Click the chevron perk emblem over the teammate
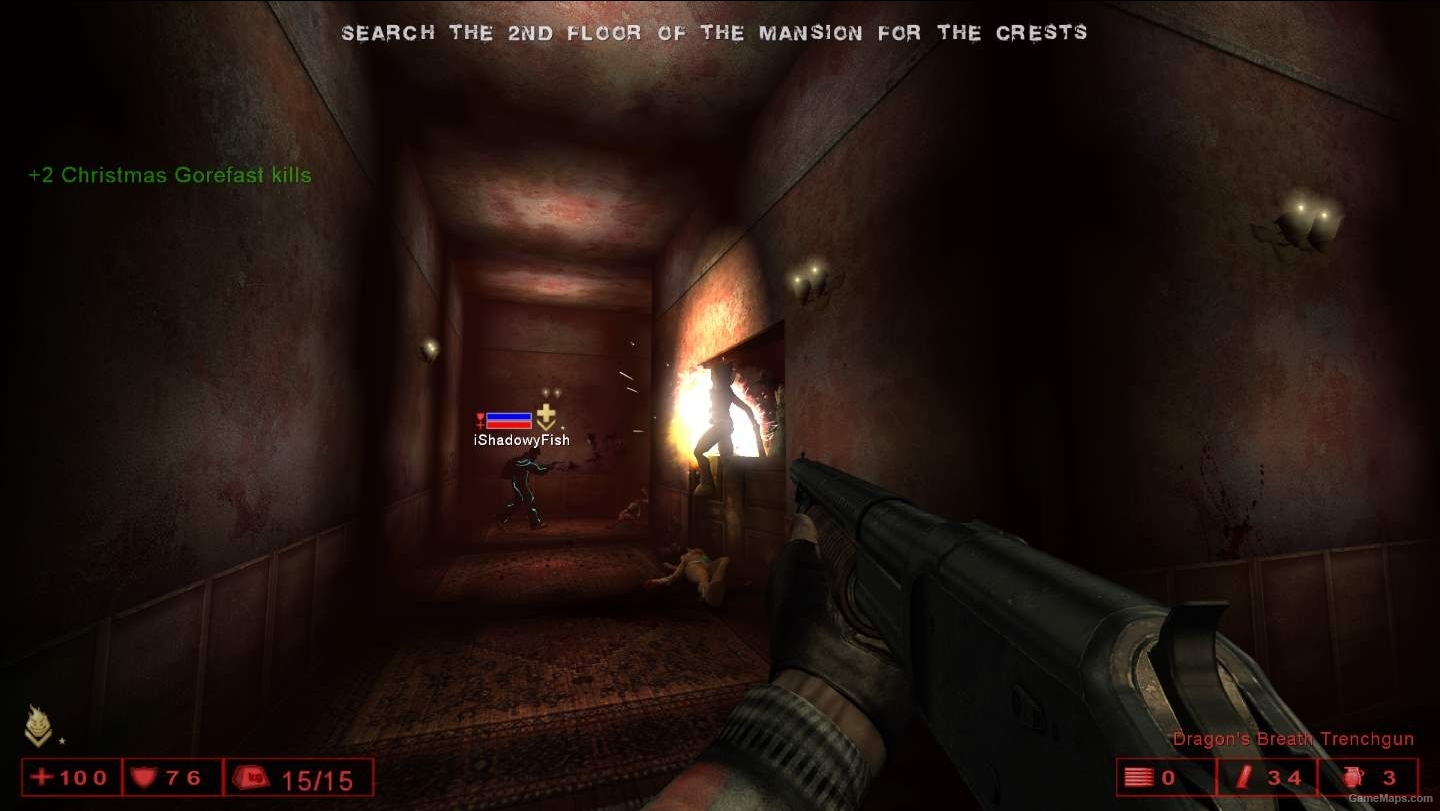 [546, 426]
